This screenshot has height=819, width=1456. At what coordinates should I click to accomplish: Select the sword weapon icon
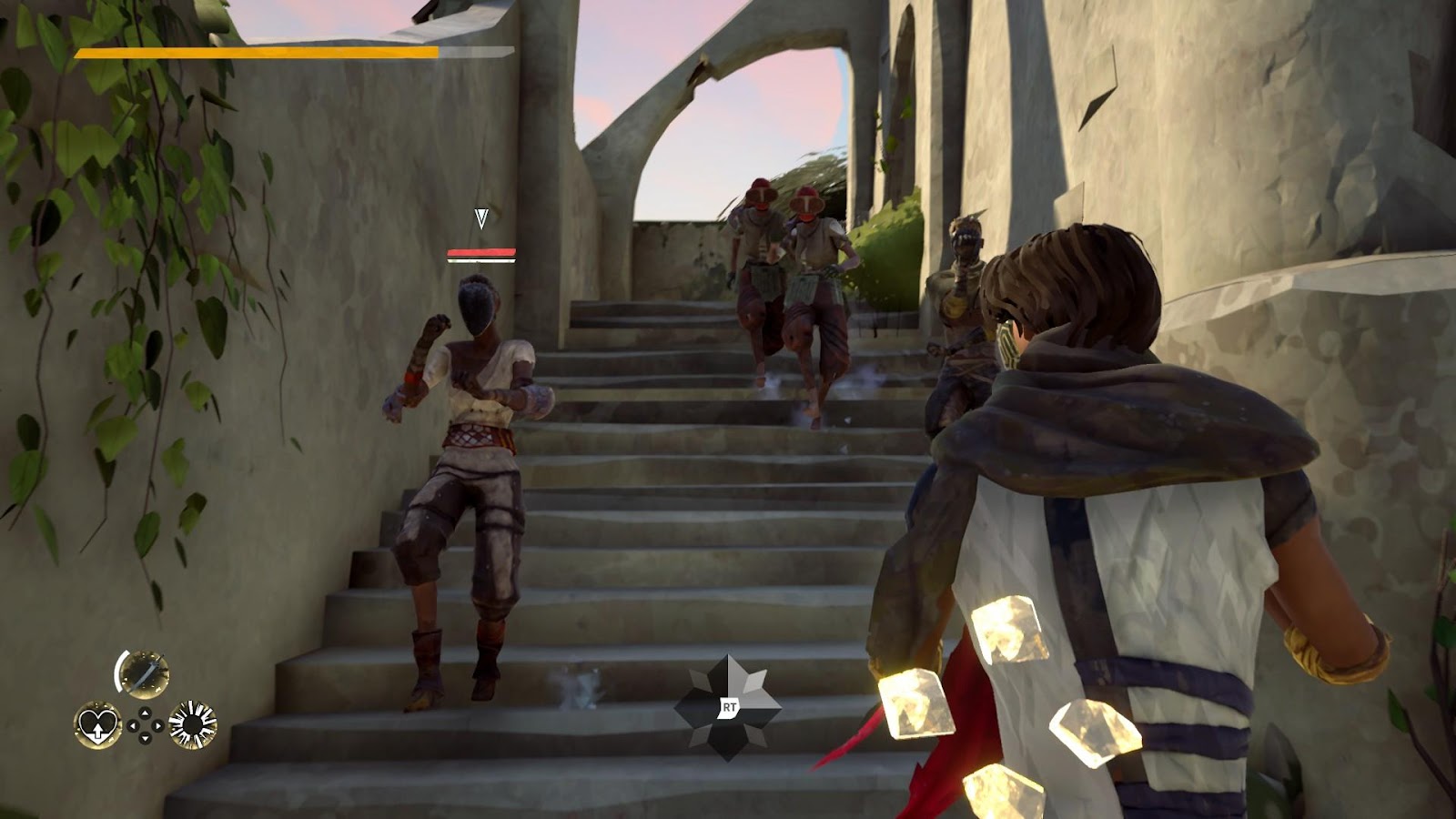click(144, 673)
